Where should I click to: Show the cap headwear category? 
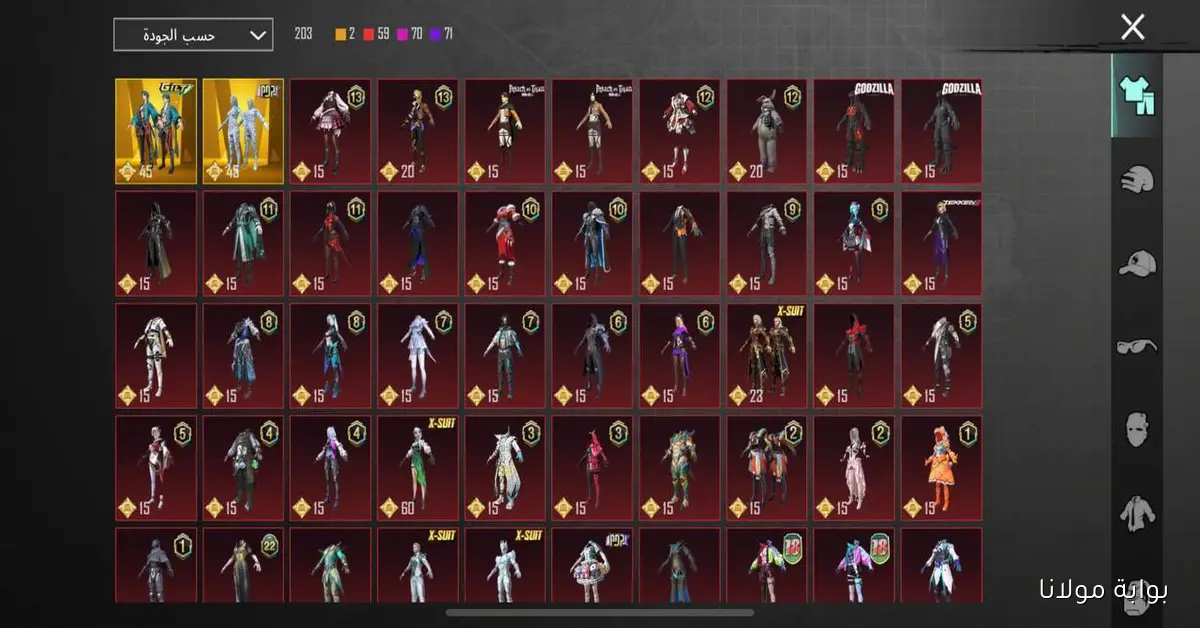[1137, 263]
